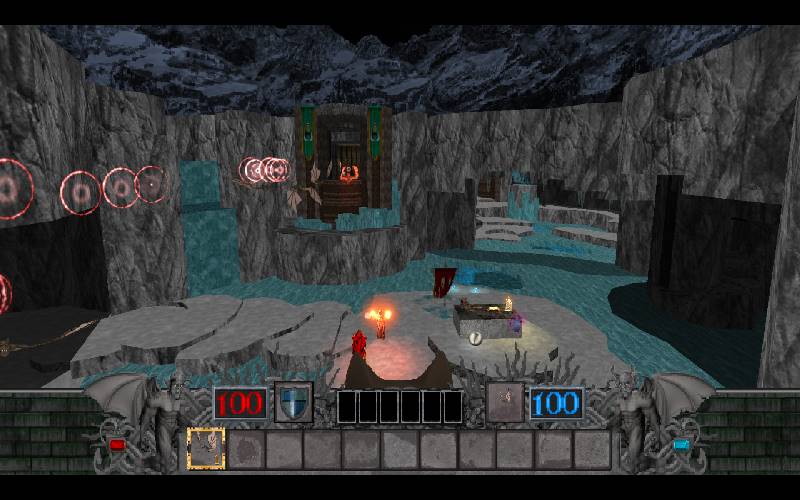The image size is (800, 500).
Task: Select the highlighted first inventory slot
Action: tap(206, 449)
